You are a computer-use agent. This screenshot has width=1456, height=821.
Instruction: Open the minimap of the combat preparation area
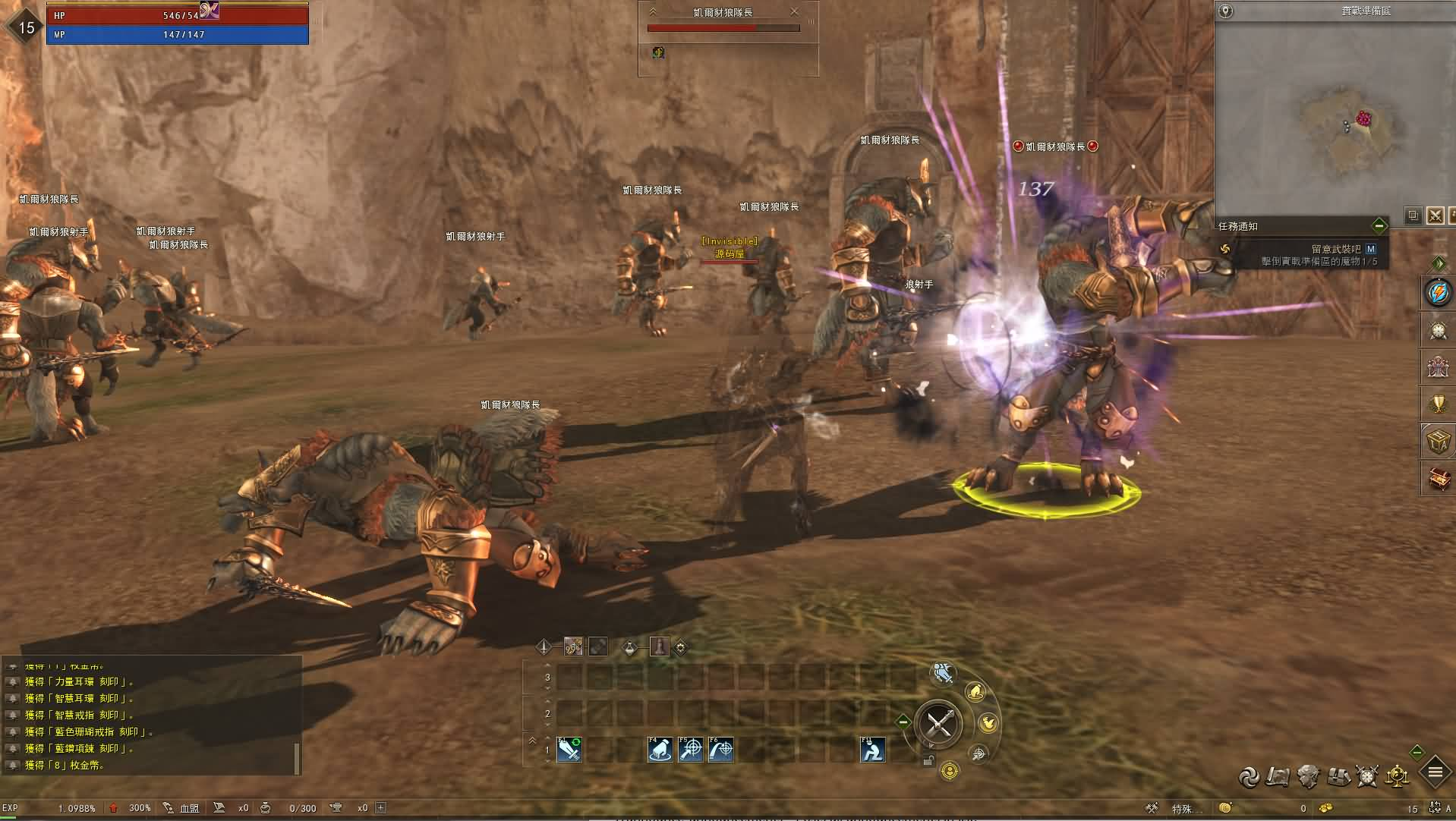1335,115
